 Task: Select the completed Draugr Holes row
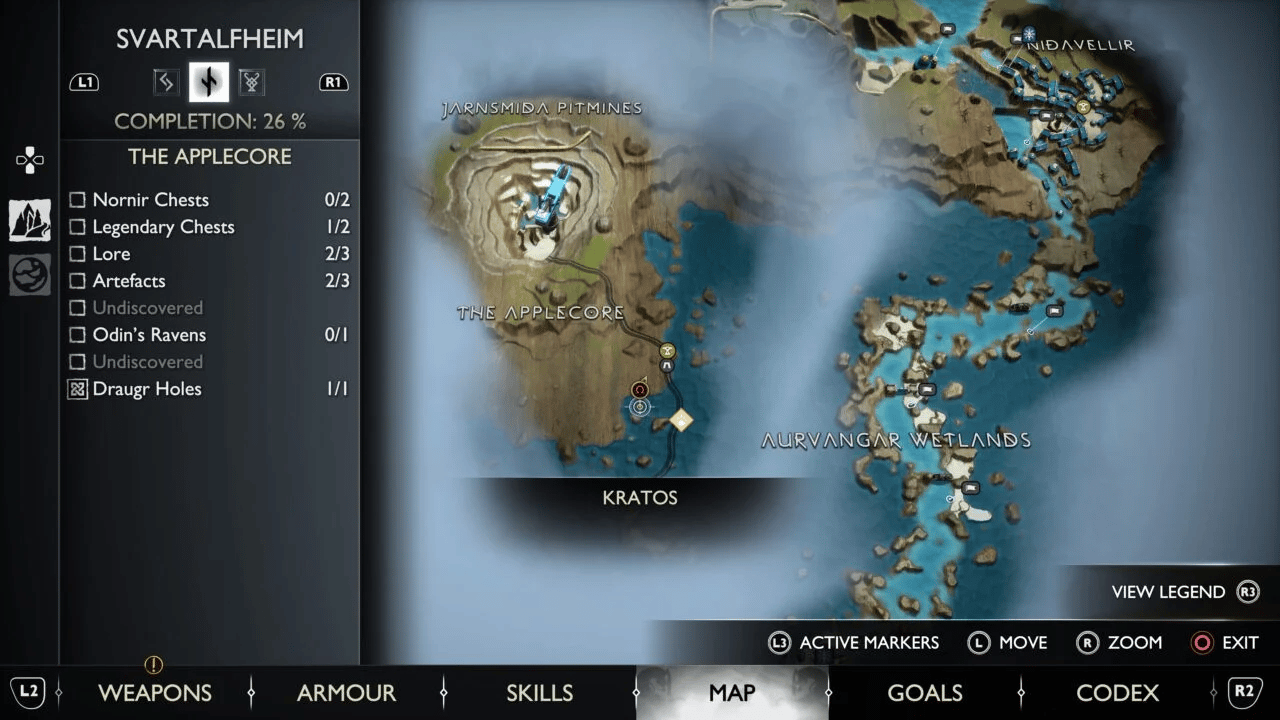click(146, 389)
